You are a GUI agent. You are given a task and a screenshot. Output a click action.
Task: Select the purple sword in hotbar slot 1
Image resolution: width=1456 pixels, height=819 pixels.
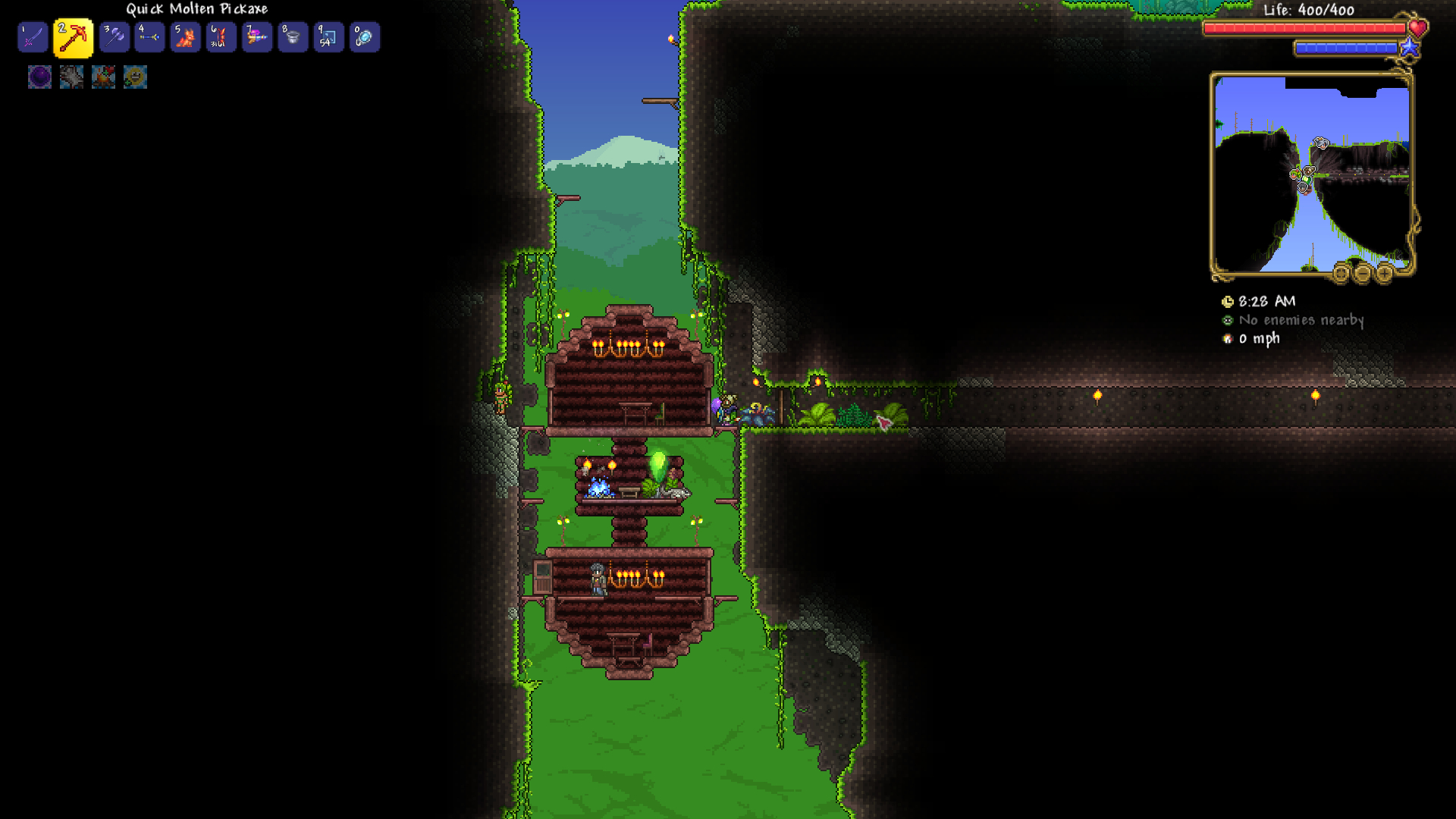[x=33, y=37]
